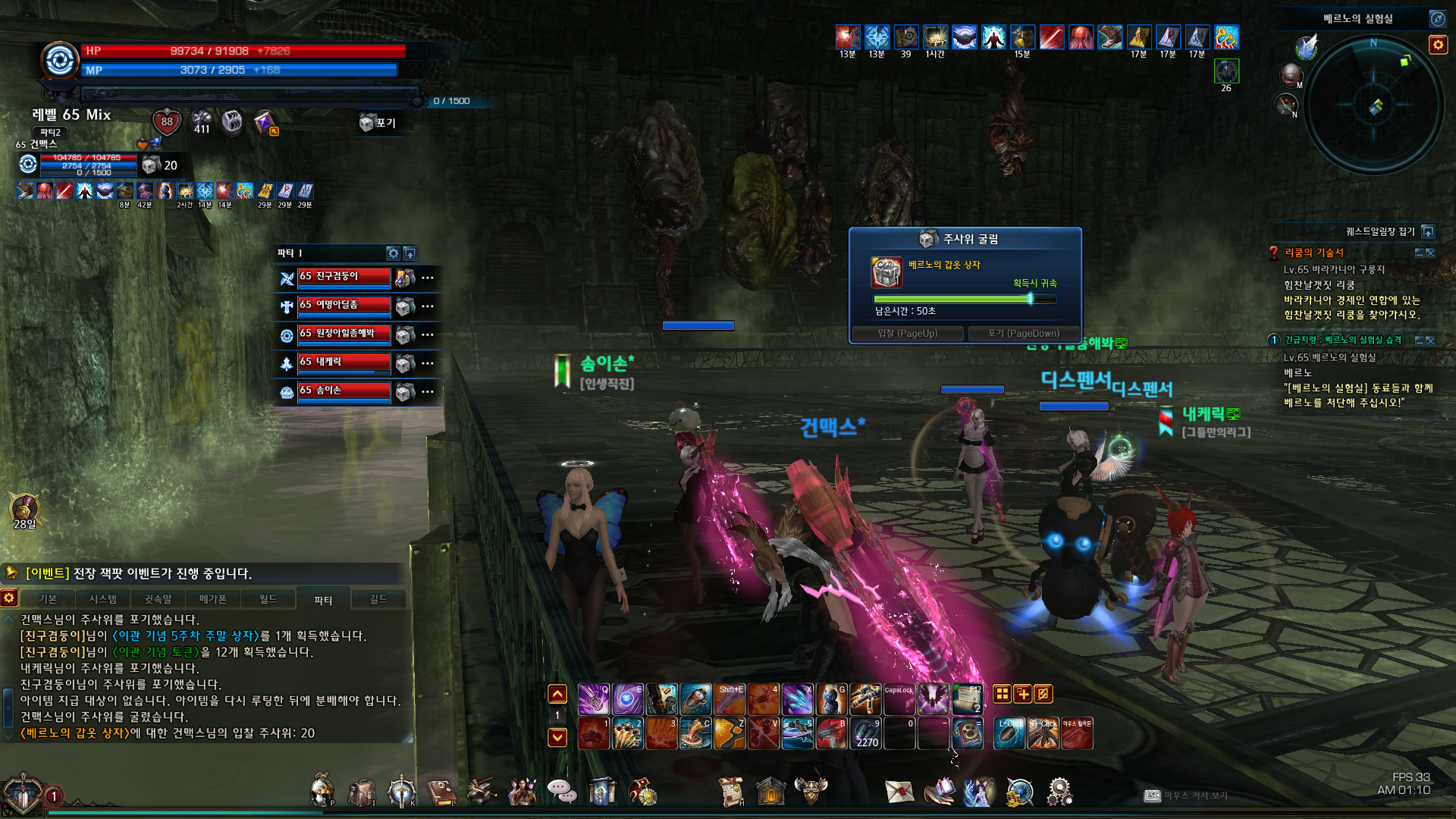Collapse the quest tracker with 퀘스트알림창 접기

[x=1428, y=231]
